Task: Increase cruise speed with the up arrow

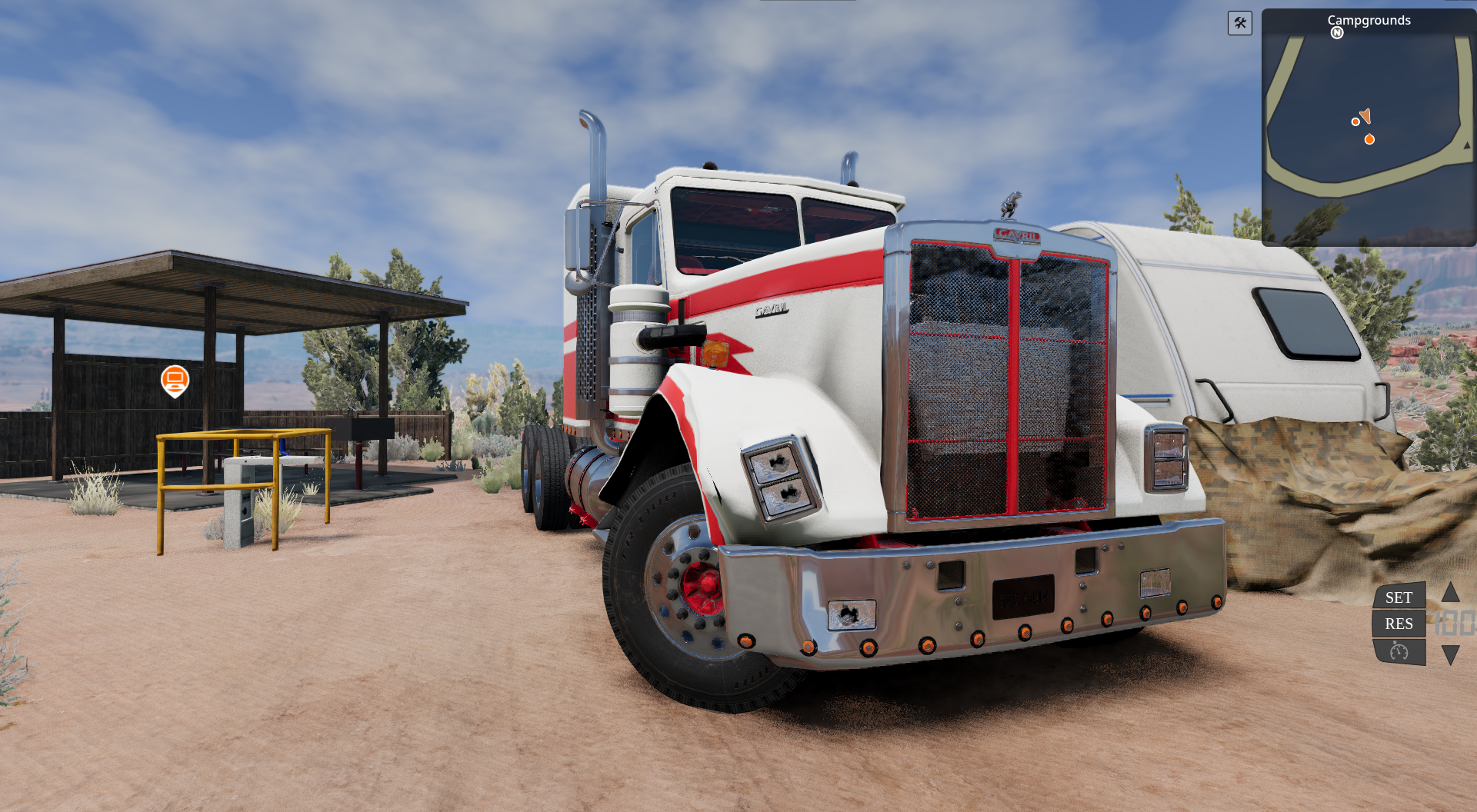Action: click(1450, 592)
